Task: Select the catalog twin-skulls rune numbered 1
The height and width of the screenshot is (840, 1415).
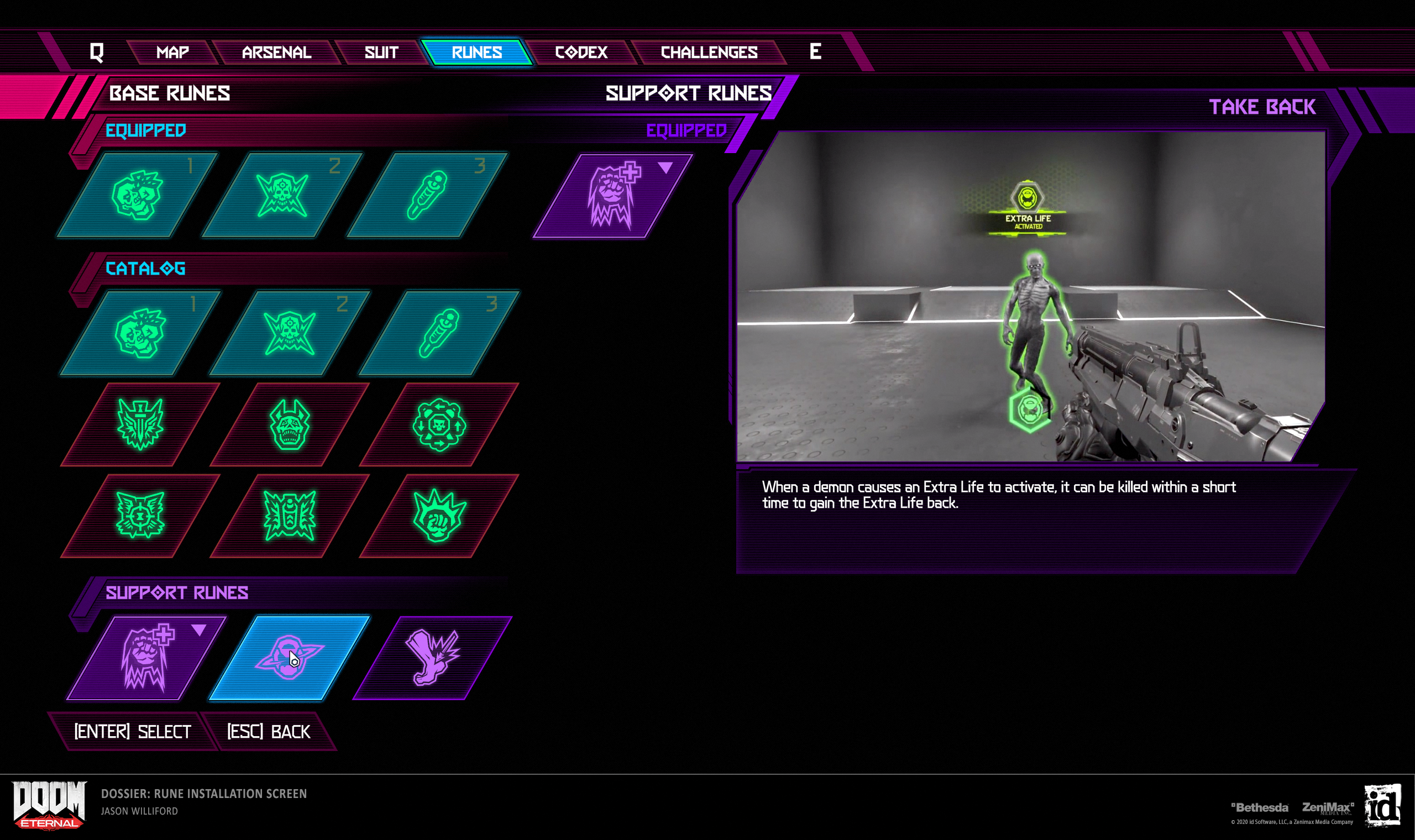Action: coord(140,333)
